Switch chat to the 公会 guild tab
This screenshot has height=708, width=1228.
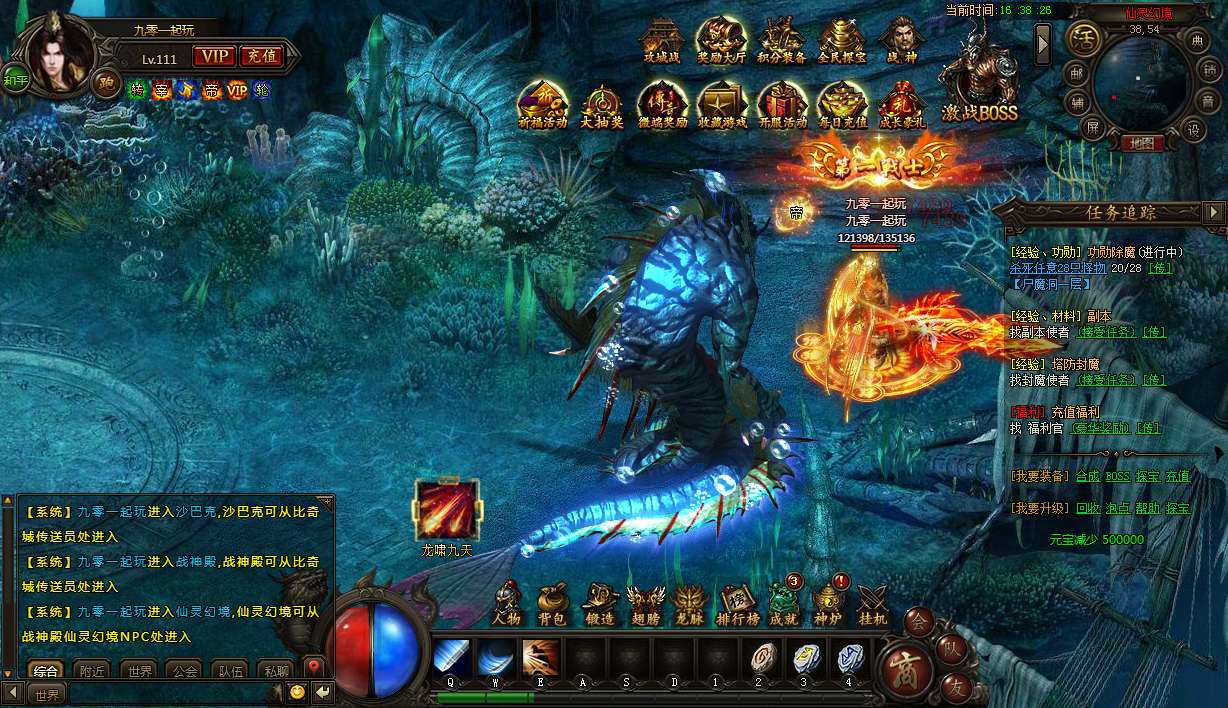click(183, 671)
